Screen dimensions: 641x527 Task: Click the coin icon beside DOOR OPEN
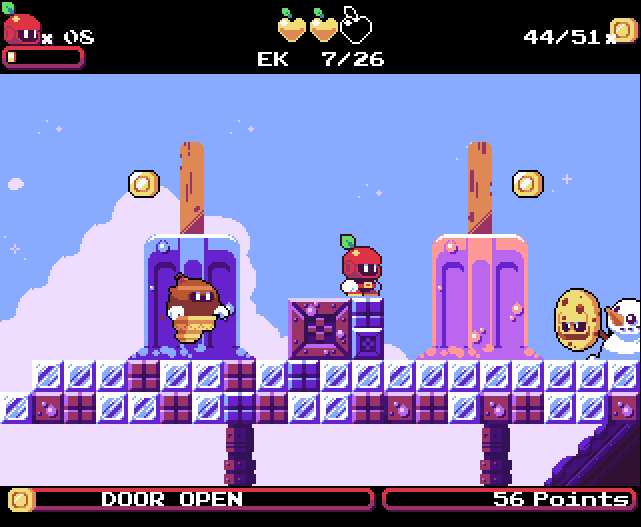point(21,498)
